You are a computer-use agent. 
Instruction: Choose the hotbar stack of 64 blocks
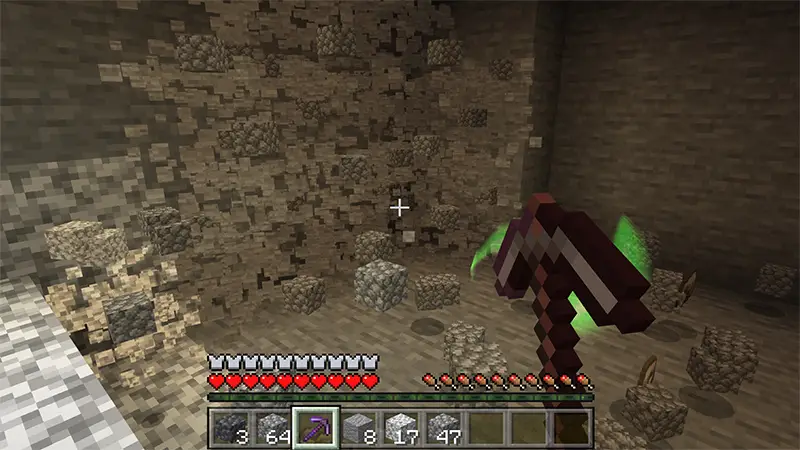[273, 427]
